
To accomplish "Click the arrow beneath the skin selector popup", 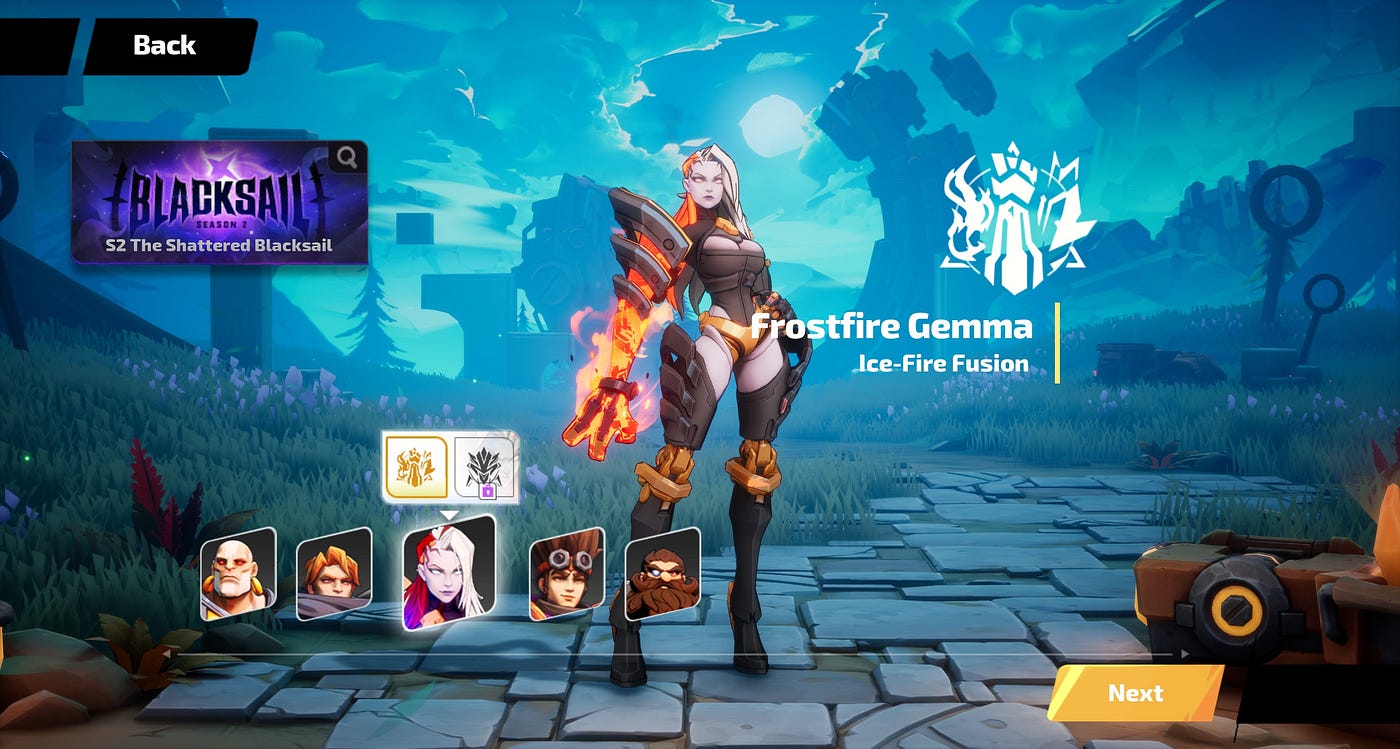I will pos(450,516).
